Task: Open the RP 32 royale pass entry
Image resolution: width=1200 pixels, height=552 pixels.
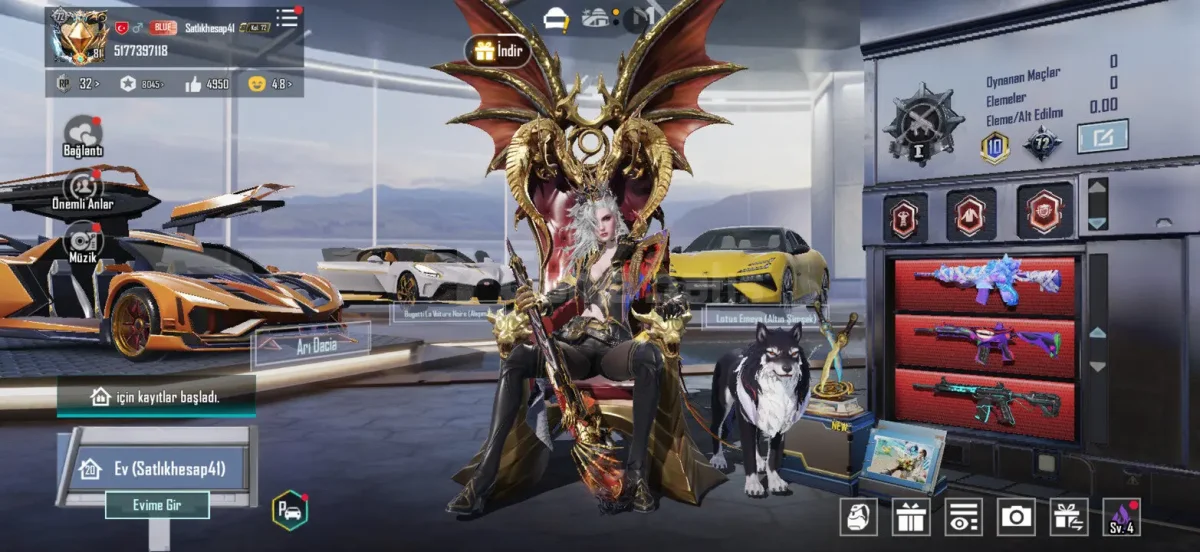Action: point(78,84)
